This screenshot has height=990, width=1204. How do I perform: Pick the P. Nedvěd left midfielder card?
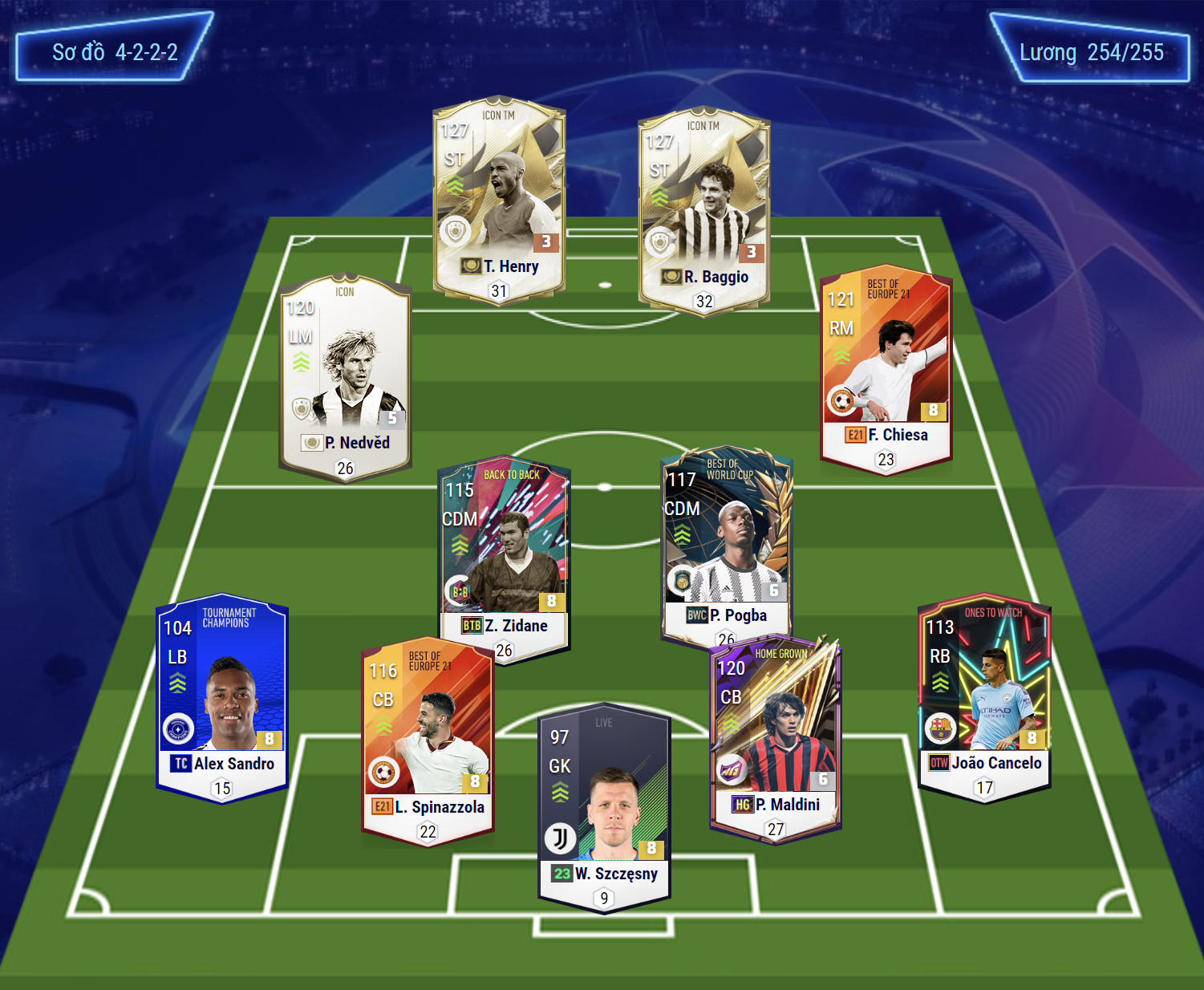pos(345,377)
